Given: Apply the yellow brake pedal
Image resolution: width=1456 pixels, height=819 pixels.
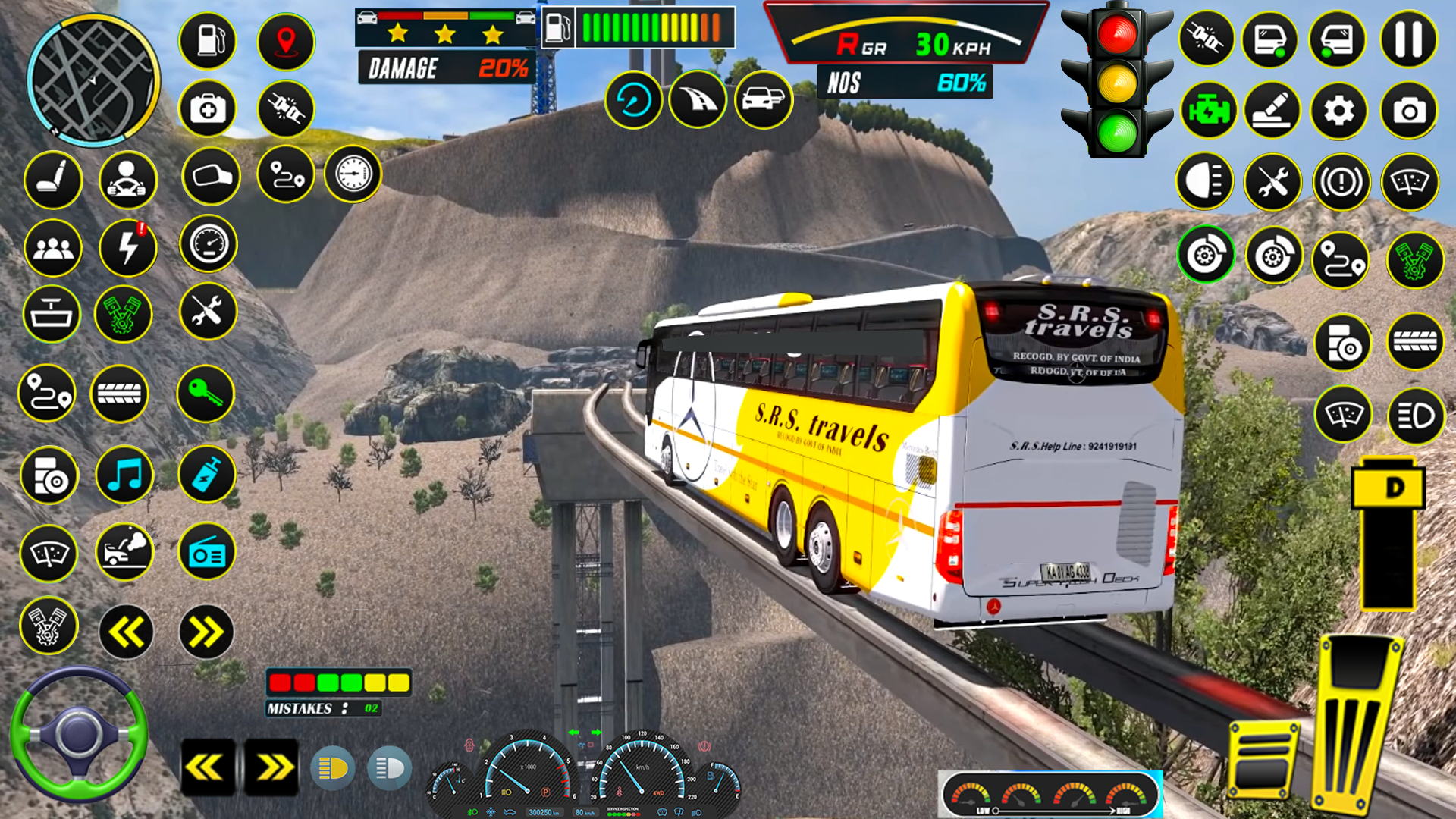Looking at the screenshot, I should [x=1262, y=760].
